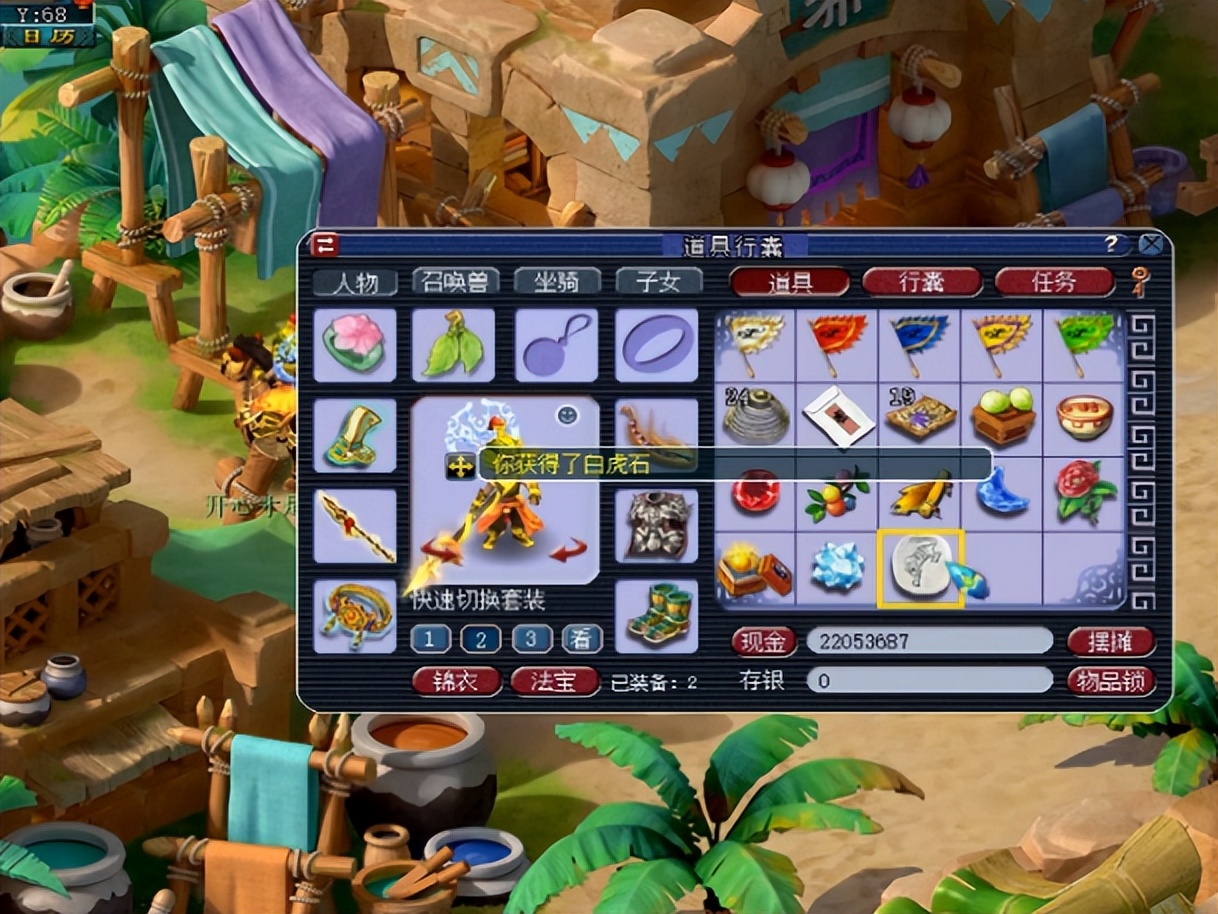Open the 任务 quest items tab
This screenshot has width=1218, height=914.
pyautogui.click(x=1053, y=282)
